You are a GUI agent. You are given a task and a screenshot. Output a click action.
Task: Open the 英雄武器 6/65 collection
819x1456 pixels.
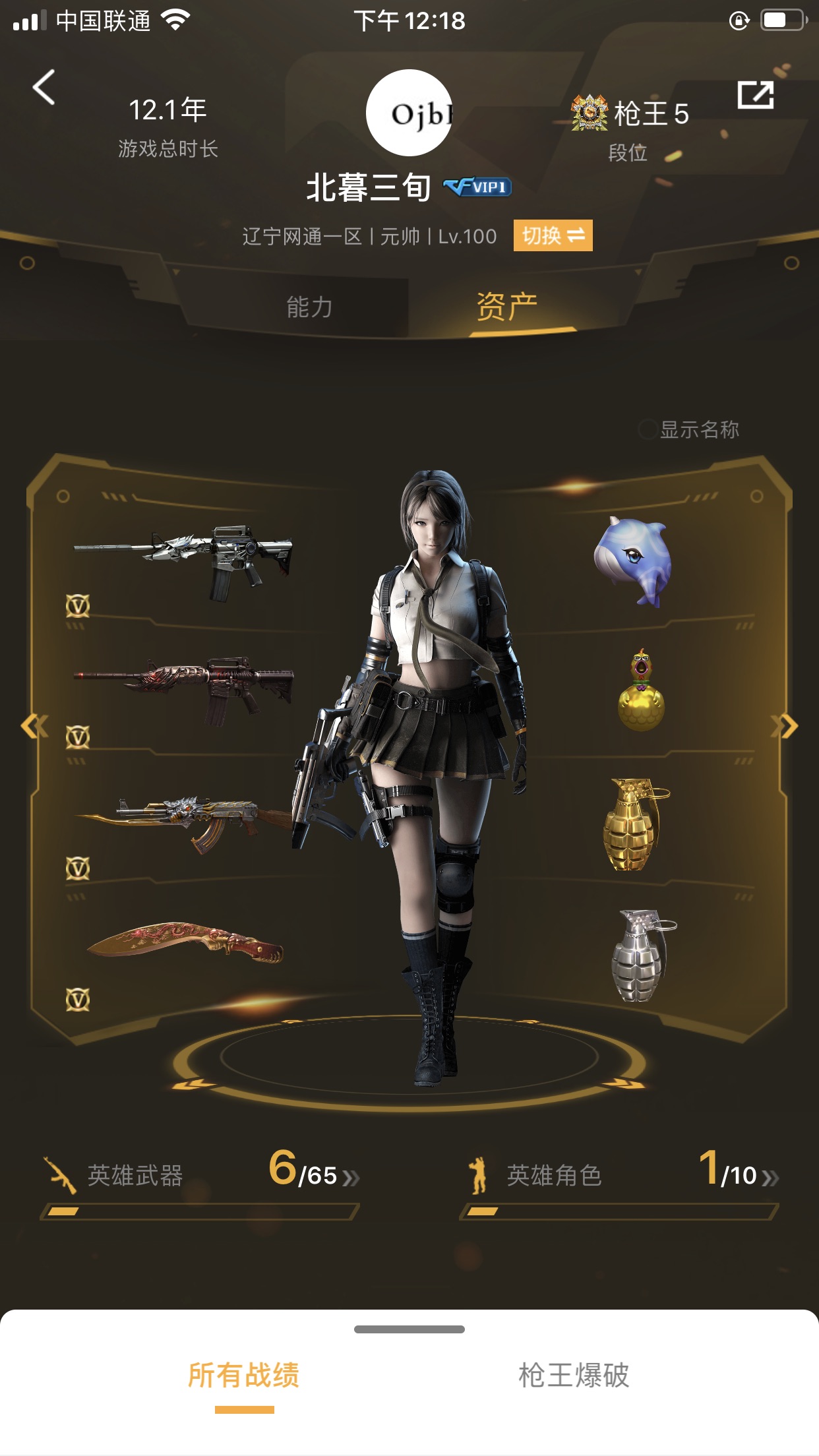pyautogui.click(x=200, y=1176)
